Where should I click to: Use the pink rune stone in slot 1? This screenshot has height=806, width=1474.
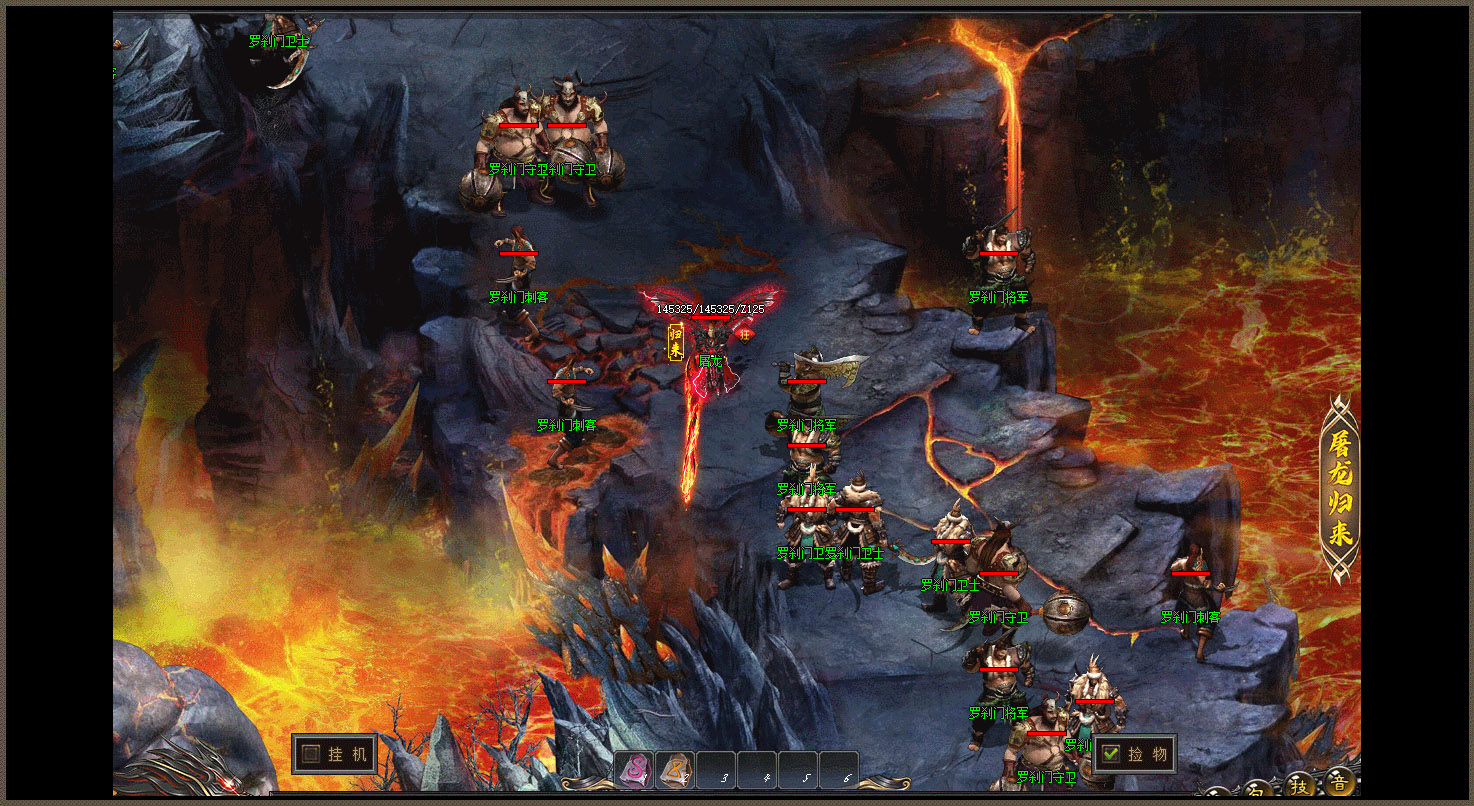coord(634,771)
